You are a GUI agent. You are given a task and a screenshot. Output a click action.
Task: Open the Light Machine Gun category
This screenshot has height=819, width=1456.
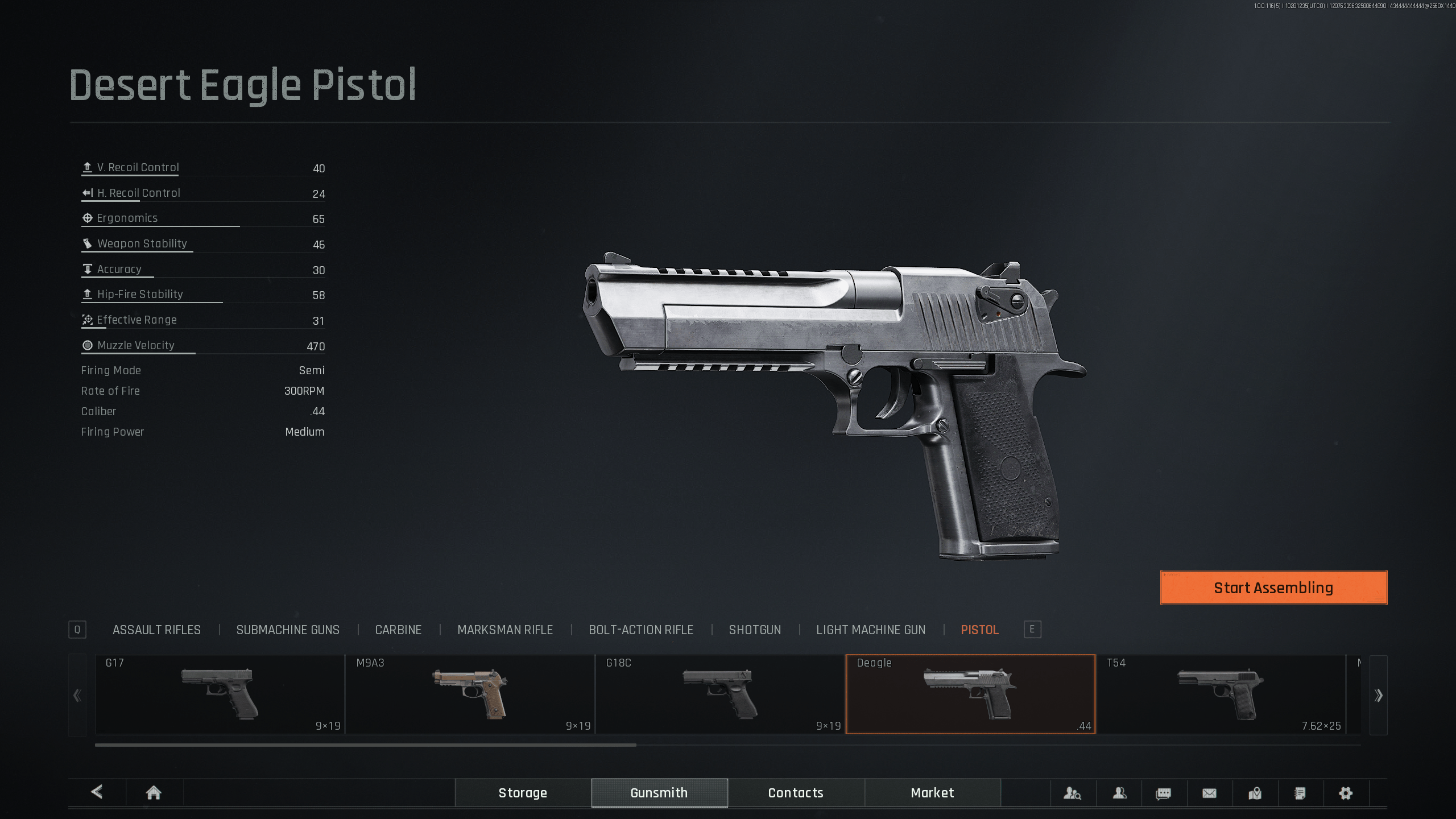click(871, 630)
